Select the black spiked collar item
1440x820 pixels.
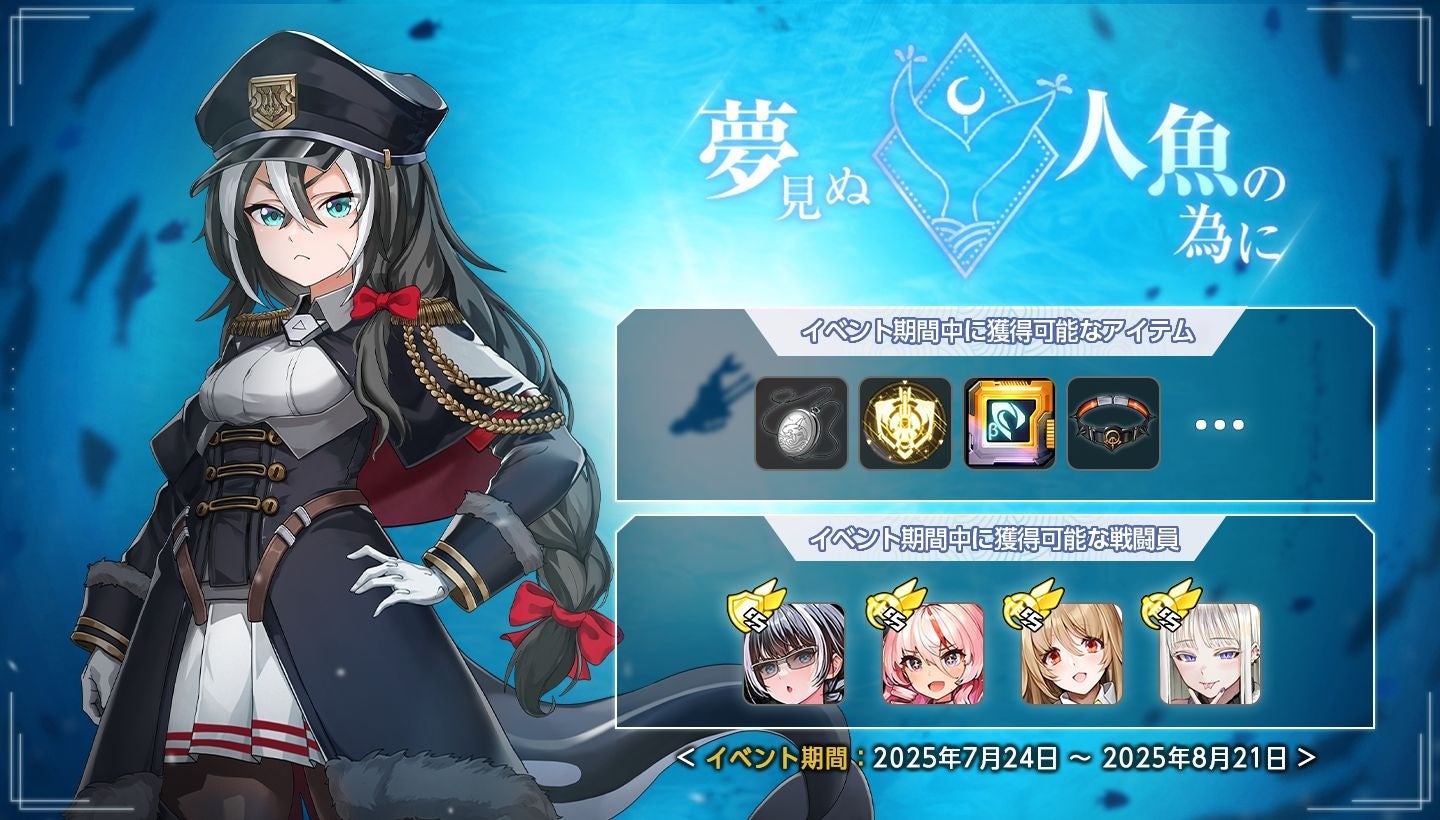[1113, 424]
